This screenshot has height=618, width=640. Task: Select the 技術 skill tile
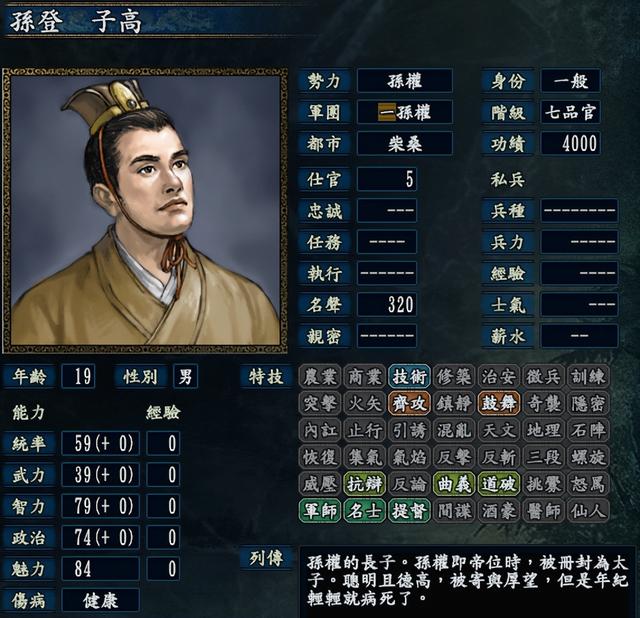pos(409,376)
